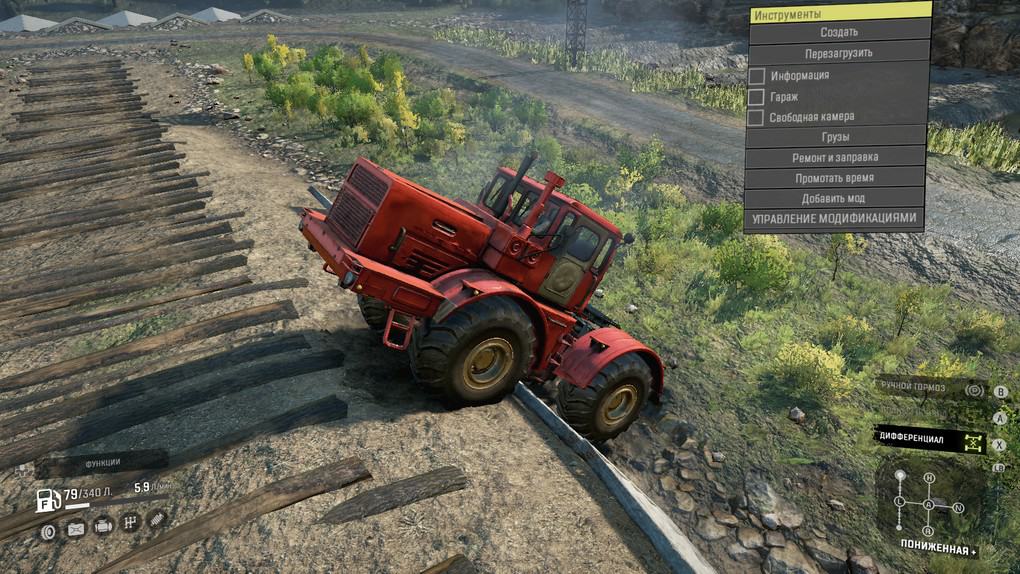Select the Добавить мод button
1020x574 pixels.
click(x=836, y=198)
